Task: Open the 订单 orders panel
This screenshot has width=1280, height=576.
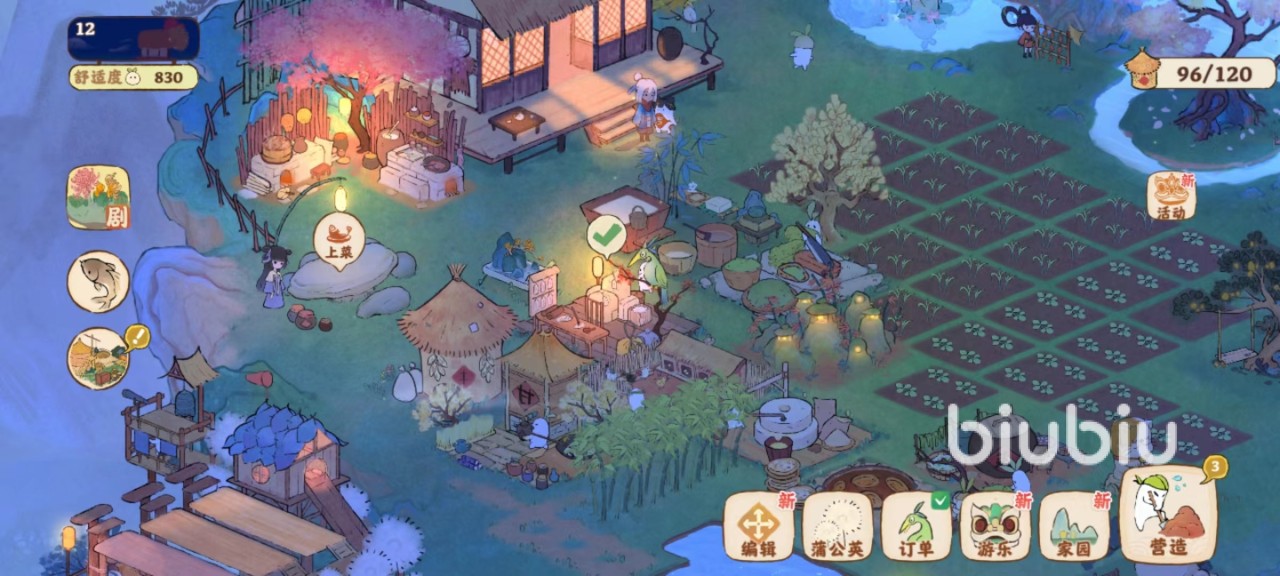Action: tap(916, 525)
